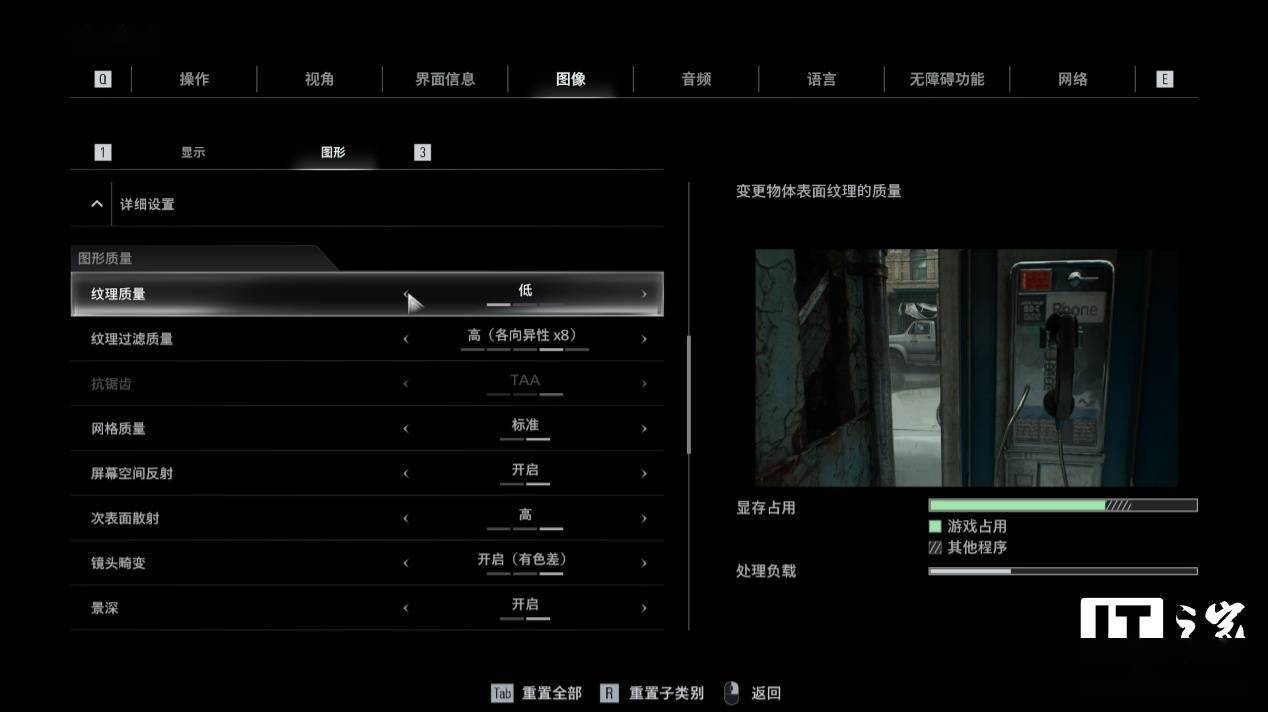Click 重置全部 to reset all settings

551,693
